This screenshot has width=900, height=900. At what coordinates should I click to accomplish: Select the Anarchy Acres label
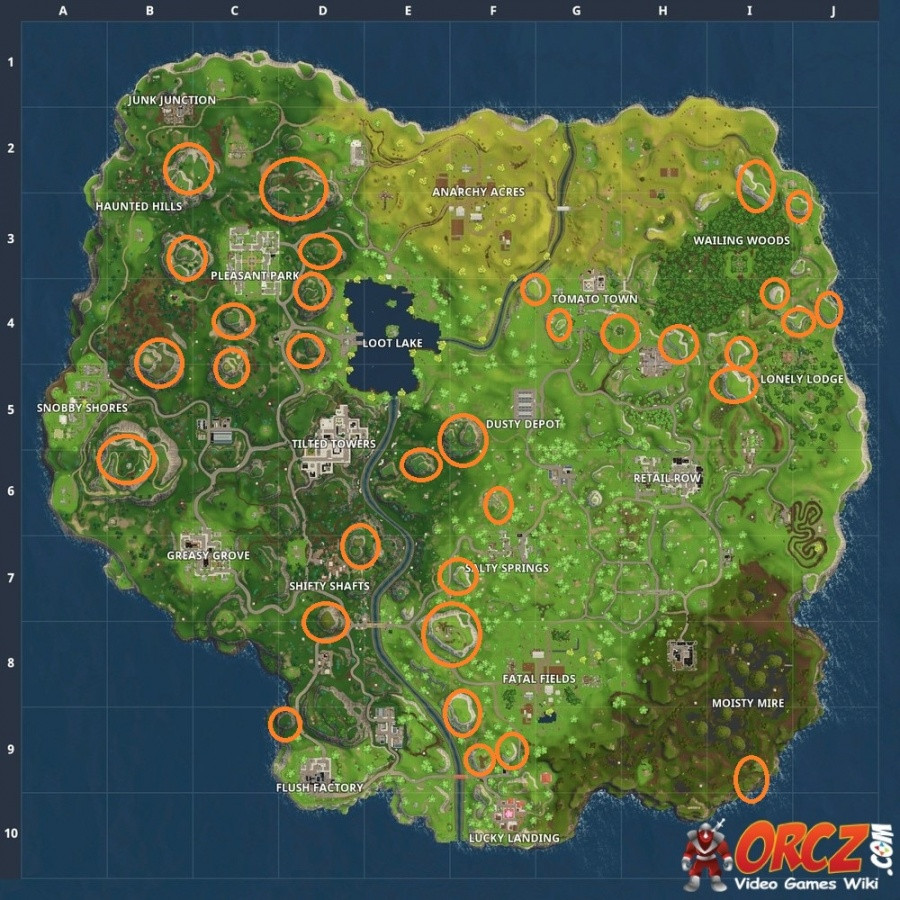pyautogui.click(x=478, y=192)
